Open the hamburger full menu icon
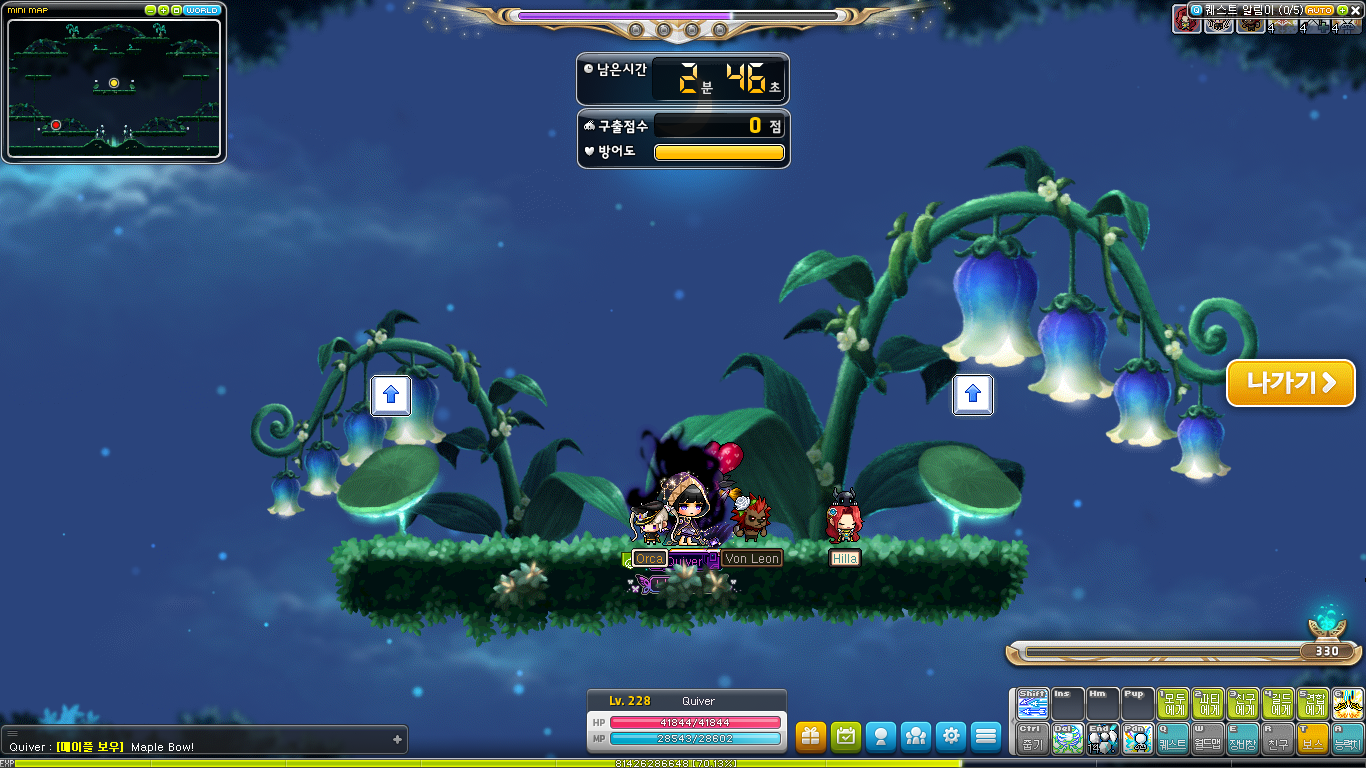Image resolution: width=1366 pixels, height=768 pixels. pyautogui.click(x=986, y=736)
